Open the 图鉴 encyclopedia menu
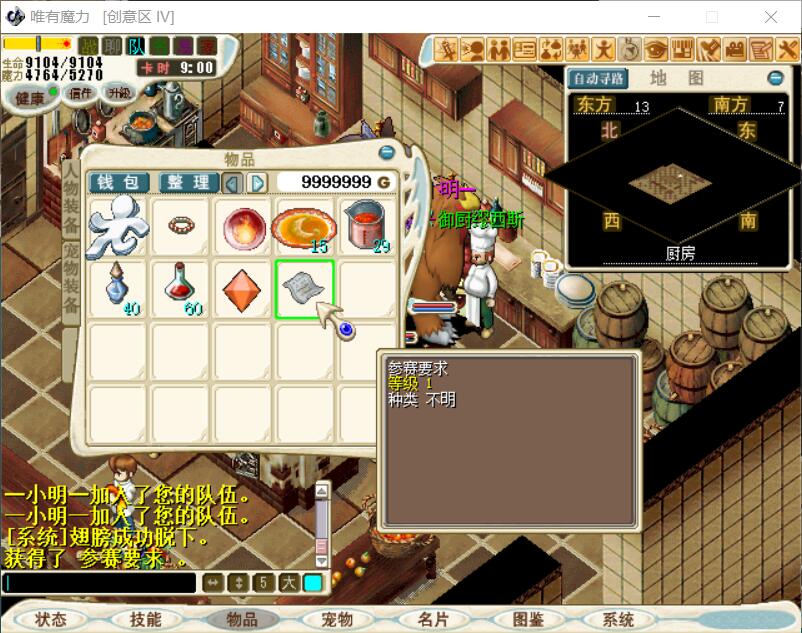Screen dimensions: 802x633 point(527,619)
